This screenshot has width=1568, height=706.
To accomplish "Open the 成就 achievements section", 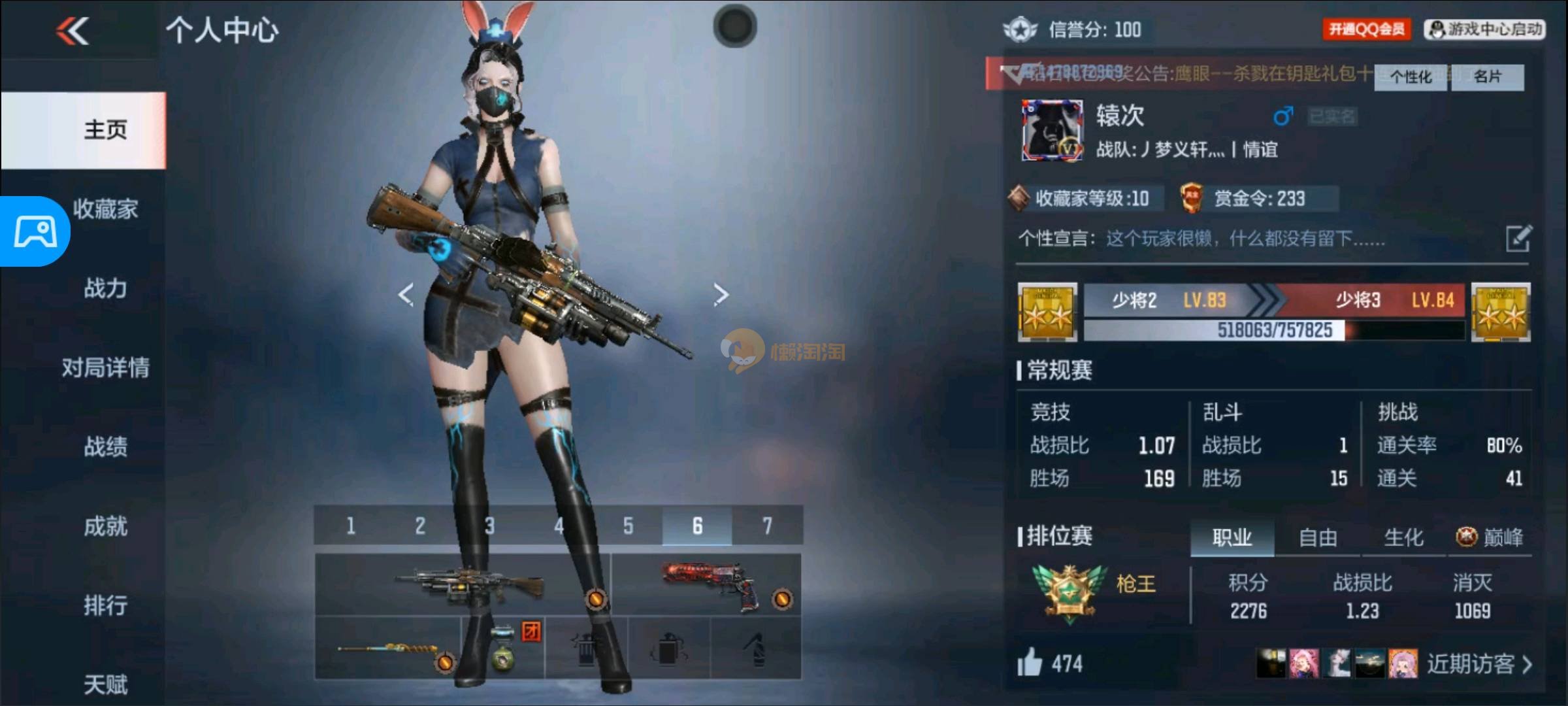I will (x=105, y=526).
